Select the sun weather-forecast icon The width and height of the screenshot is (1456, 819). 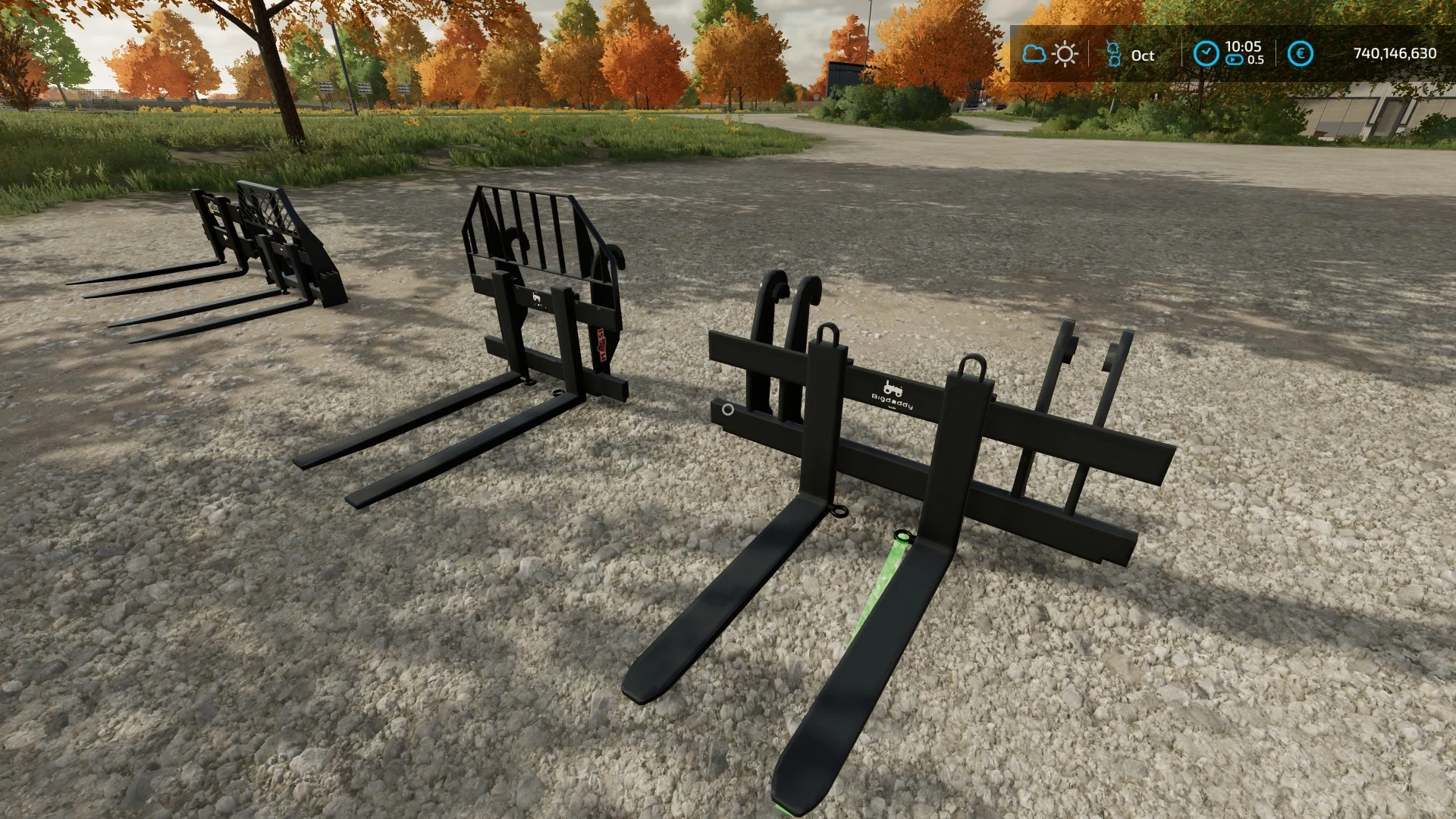1065,53
